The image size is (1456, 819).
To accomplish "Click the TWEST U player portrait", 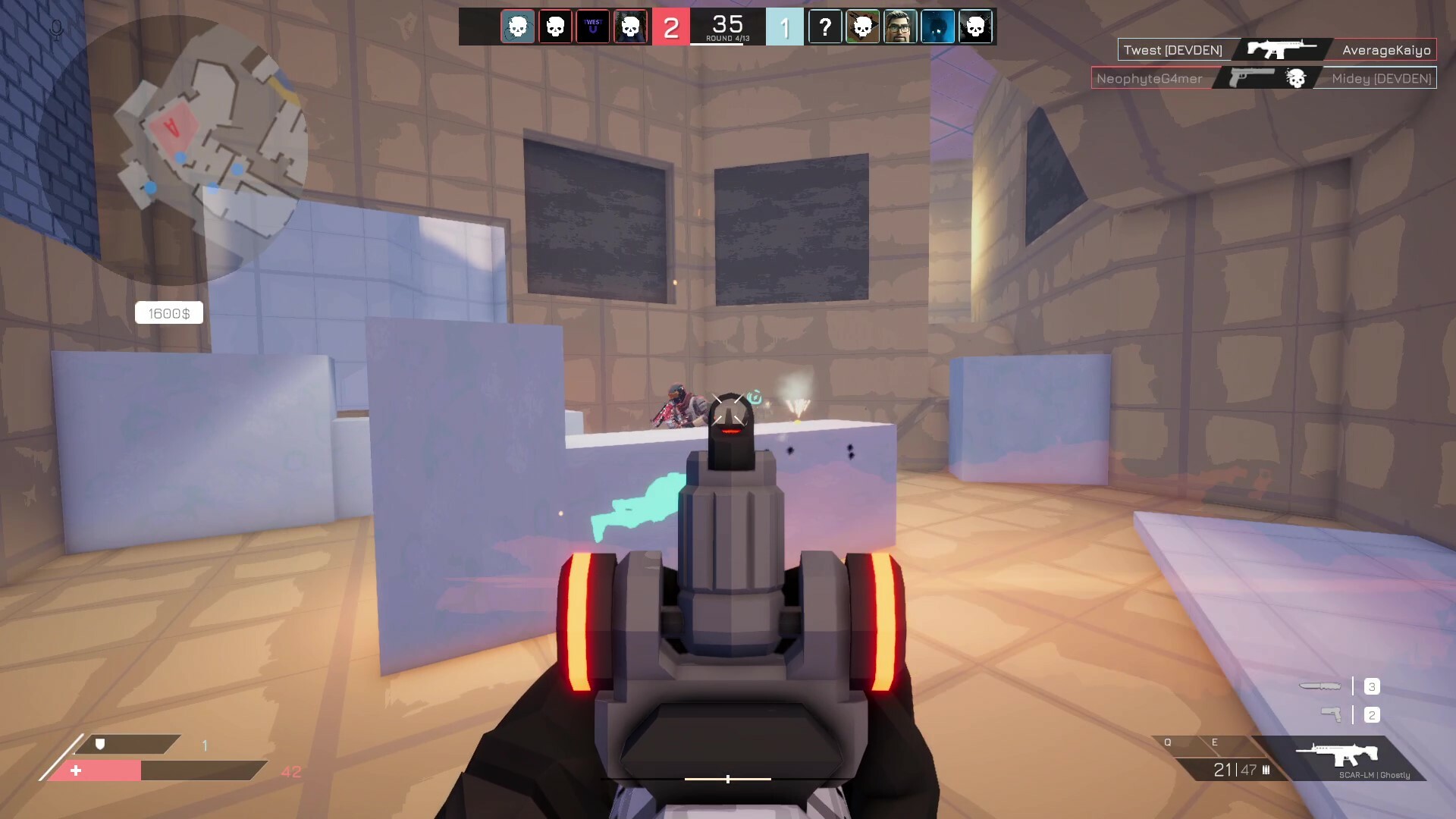I will point(593,27).
